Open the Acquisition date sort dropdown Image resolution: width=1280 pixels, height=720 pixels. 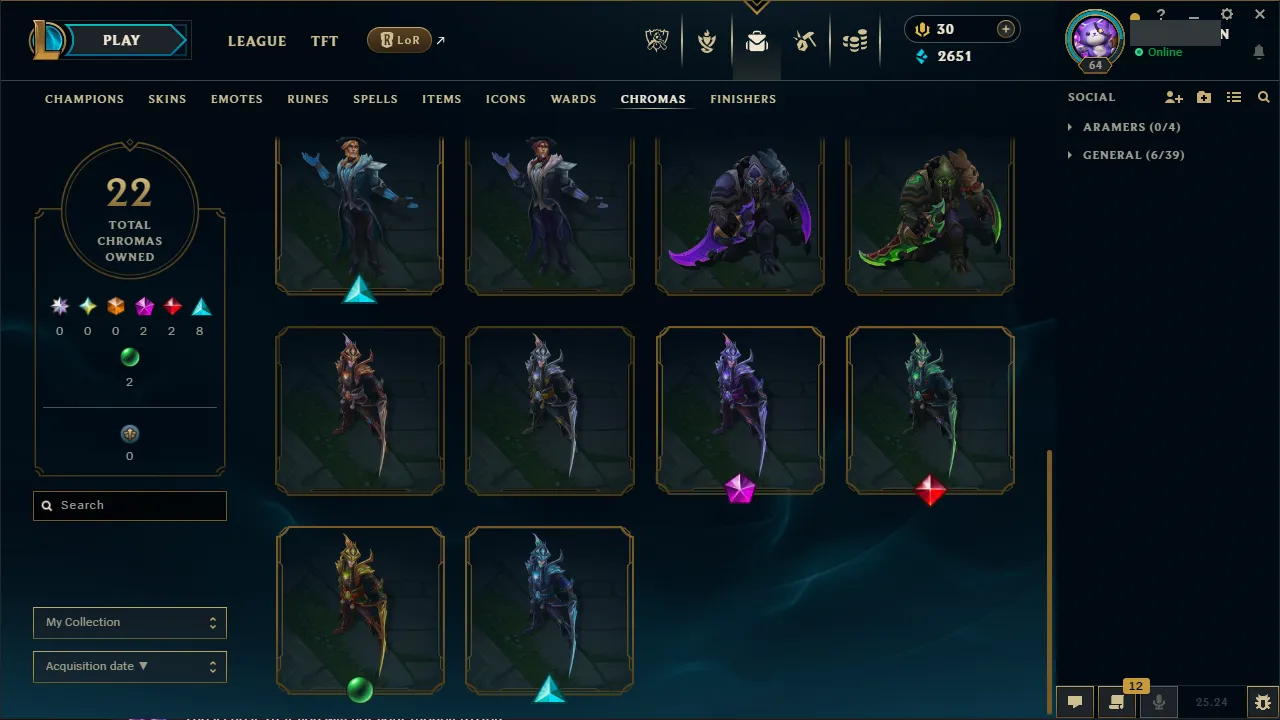tap(129, 666)
